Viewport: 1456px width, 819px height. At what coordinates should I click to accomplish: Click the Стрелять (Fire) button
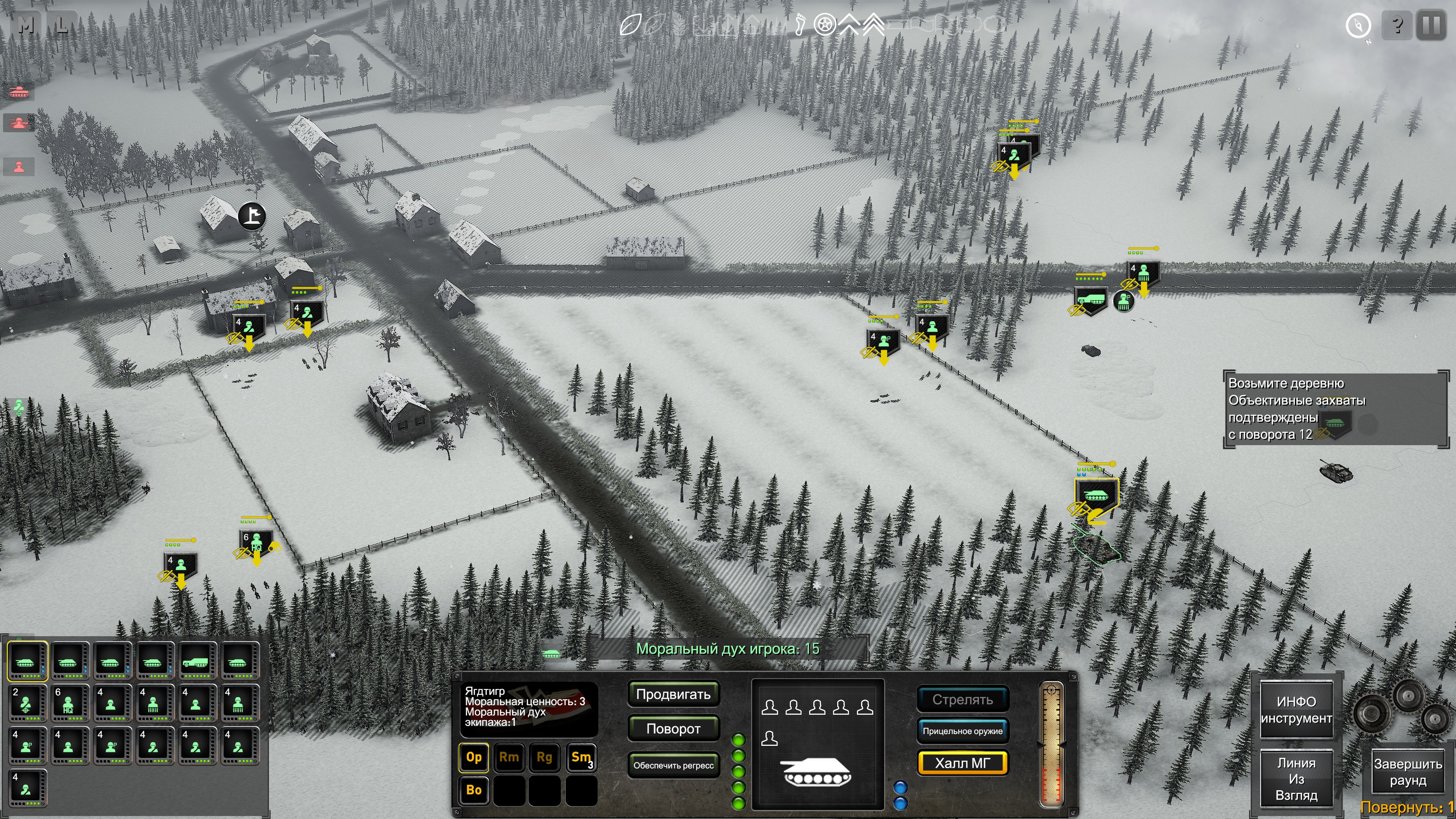[x=962, y=700]
